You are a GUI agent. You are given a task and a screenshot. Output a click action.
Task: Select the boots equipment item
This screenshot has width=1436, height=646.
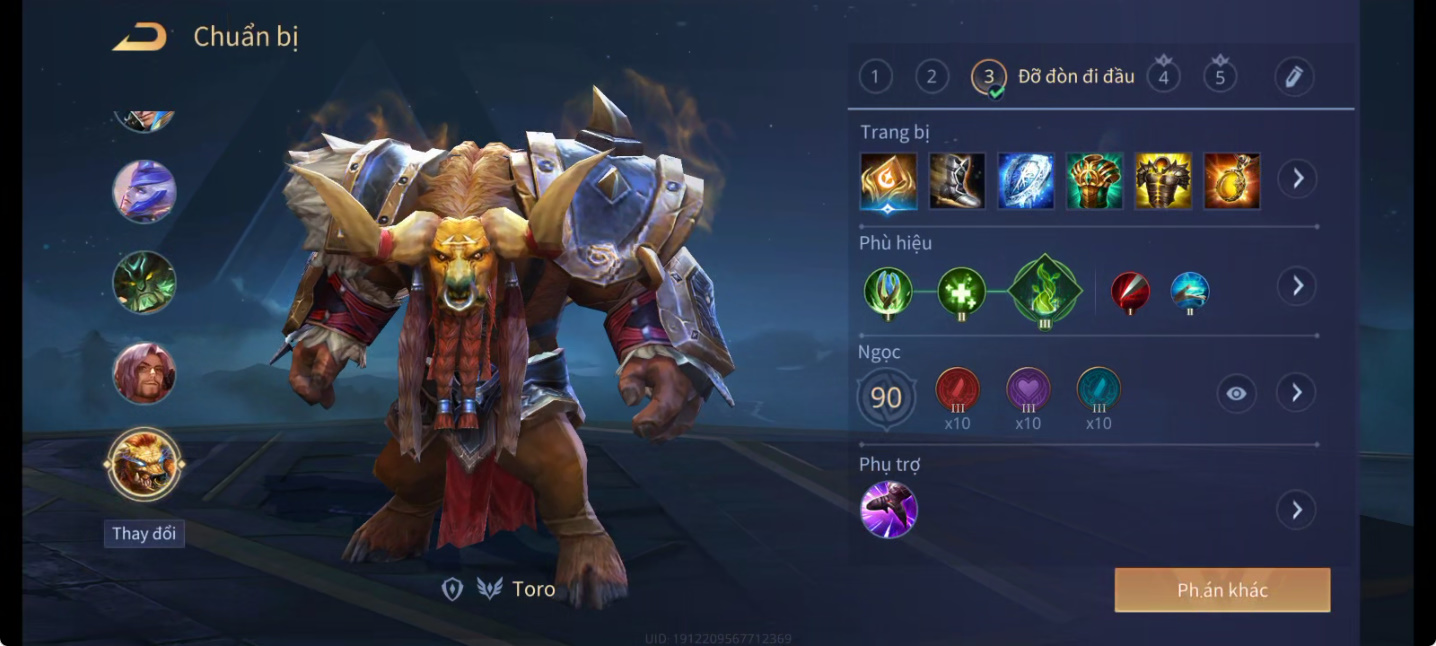[x=957, y=181]
